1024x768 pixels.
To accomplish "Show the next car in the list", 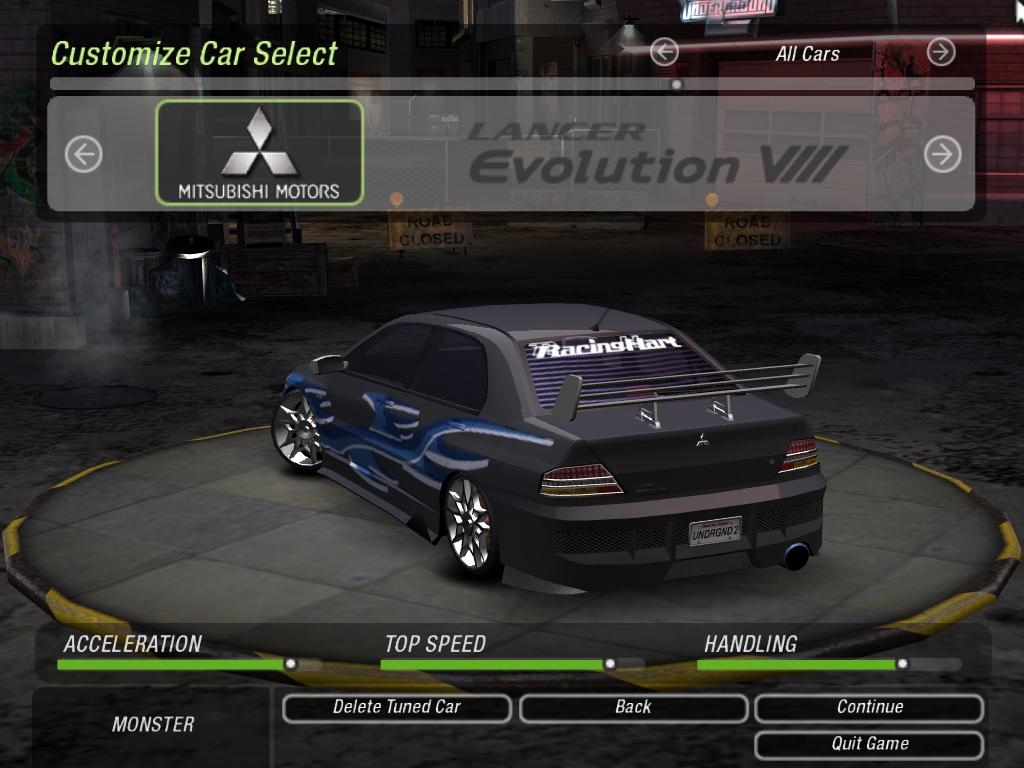I will click(x=942, y=154).
